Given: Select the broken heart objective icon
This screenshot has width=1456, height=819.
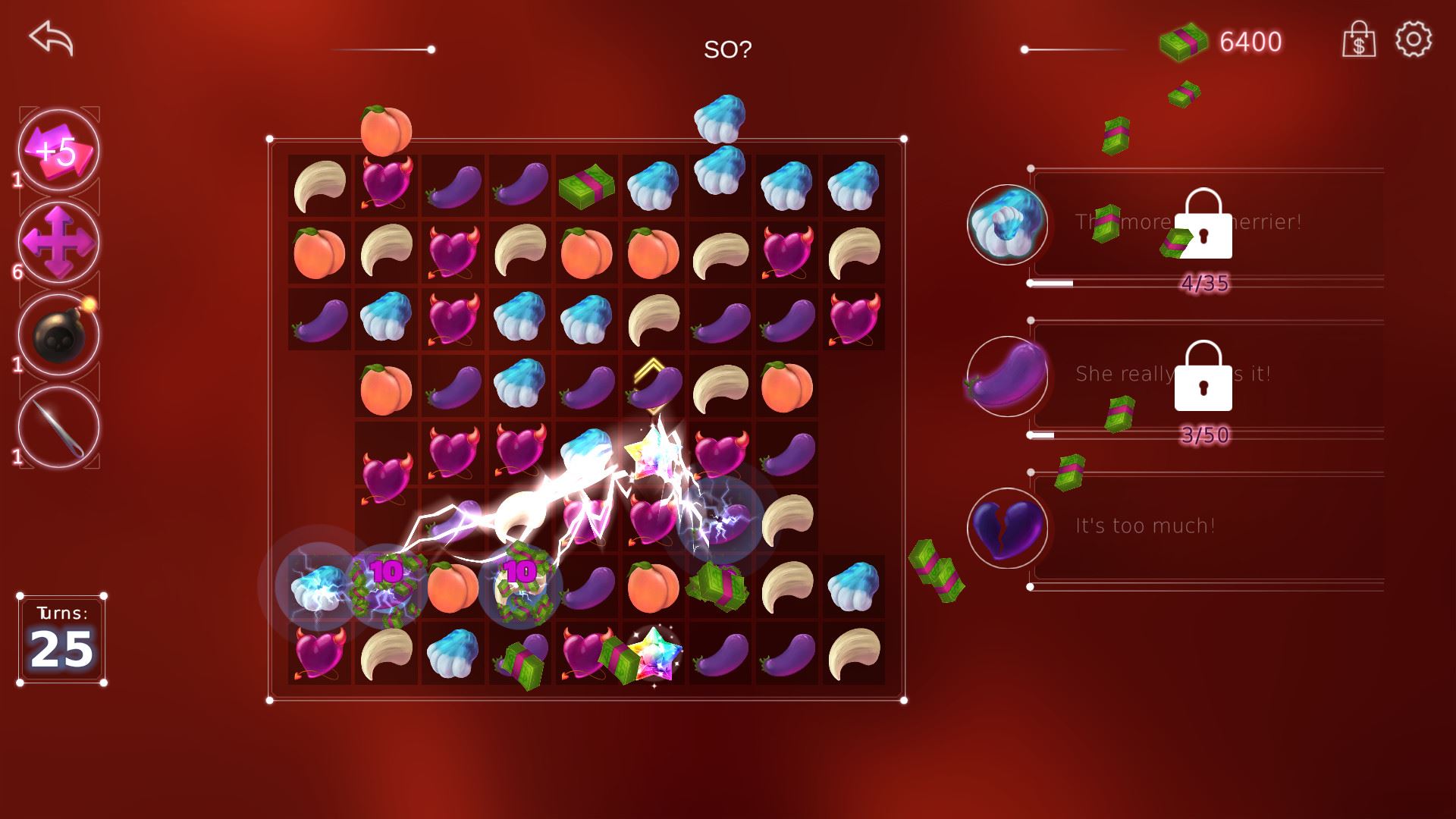Looking at the screenshot, I should [x=1007, y=528].
